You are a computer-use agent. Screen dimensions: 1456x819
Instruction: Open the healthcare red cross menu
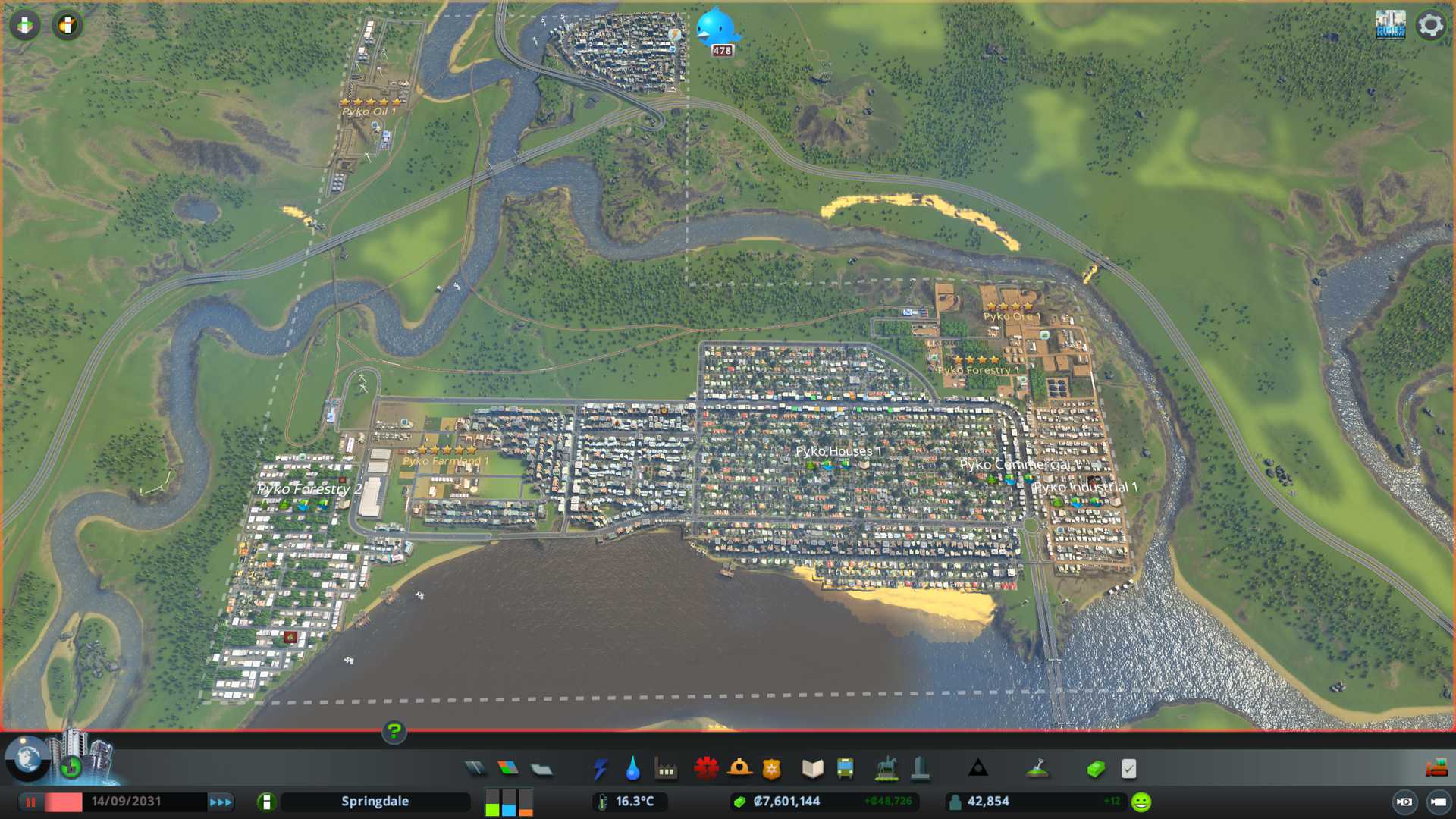706,769
